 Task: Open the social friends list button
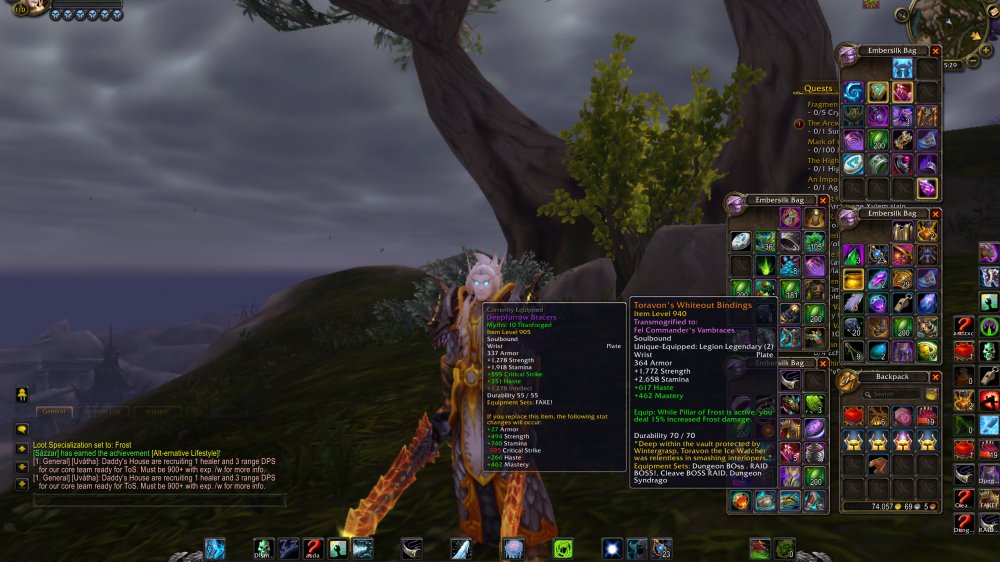pyautogui.click(x=21, y=395)
